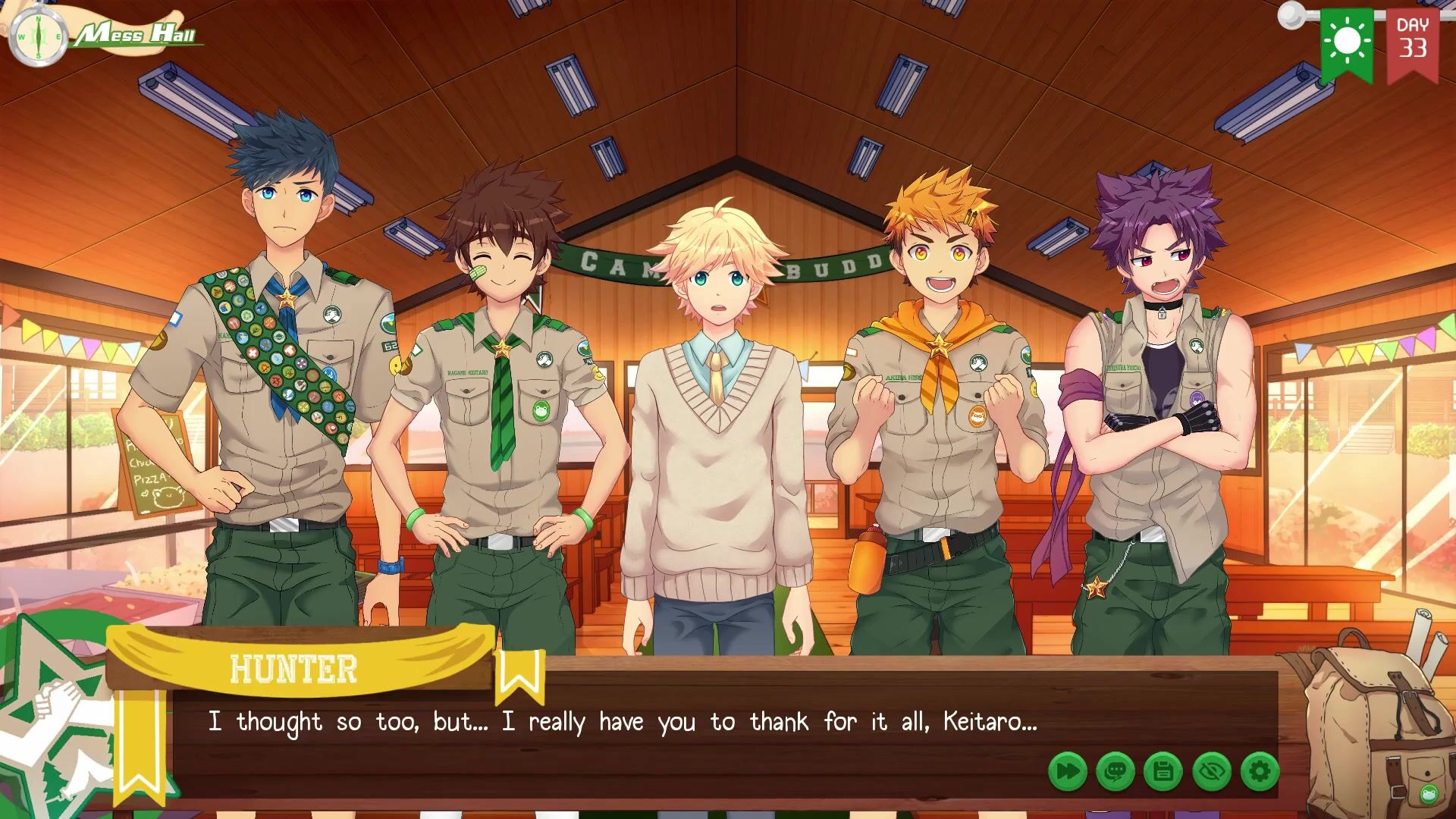Click the compass location icon
The width and height of the screenshot is (1456, 819).
click(36, 36)
